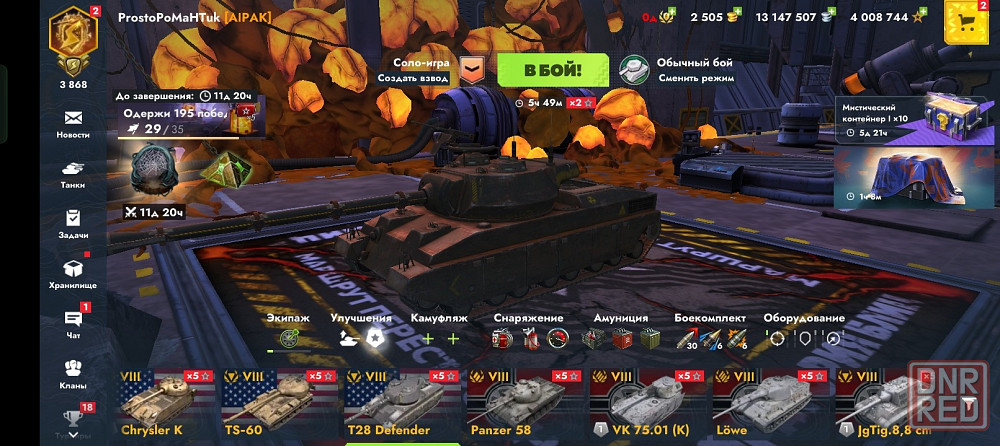Screen dimensions: 1000x446
Task: Open the Новости news section
Action: [x=73, y=123]
